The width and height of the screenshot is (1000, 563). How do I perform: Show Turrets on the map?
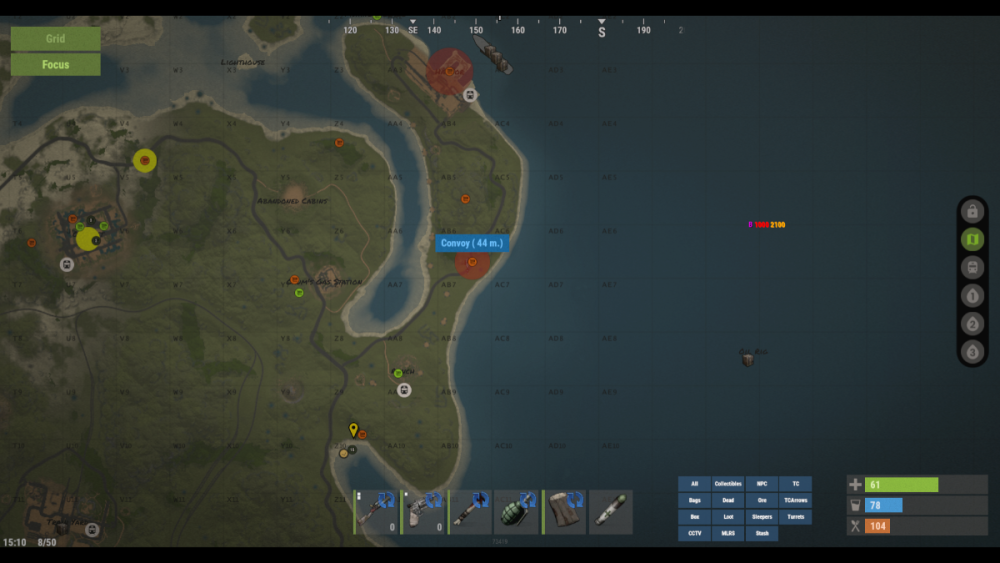(796, 517)
